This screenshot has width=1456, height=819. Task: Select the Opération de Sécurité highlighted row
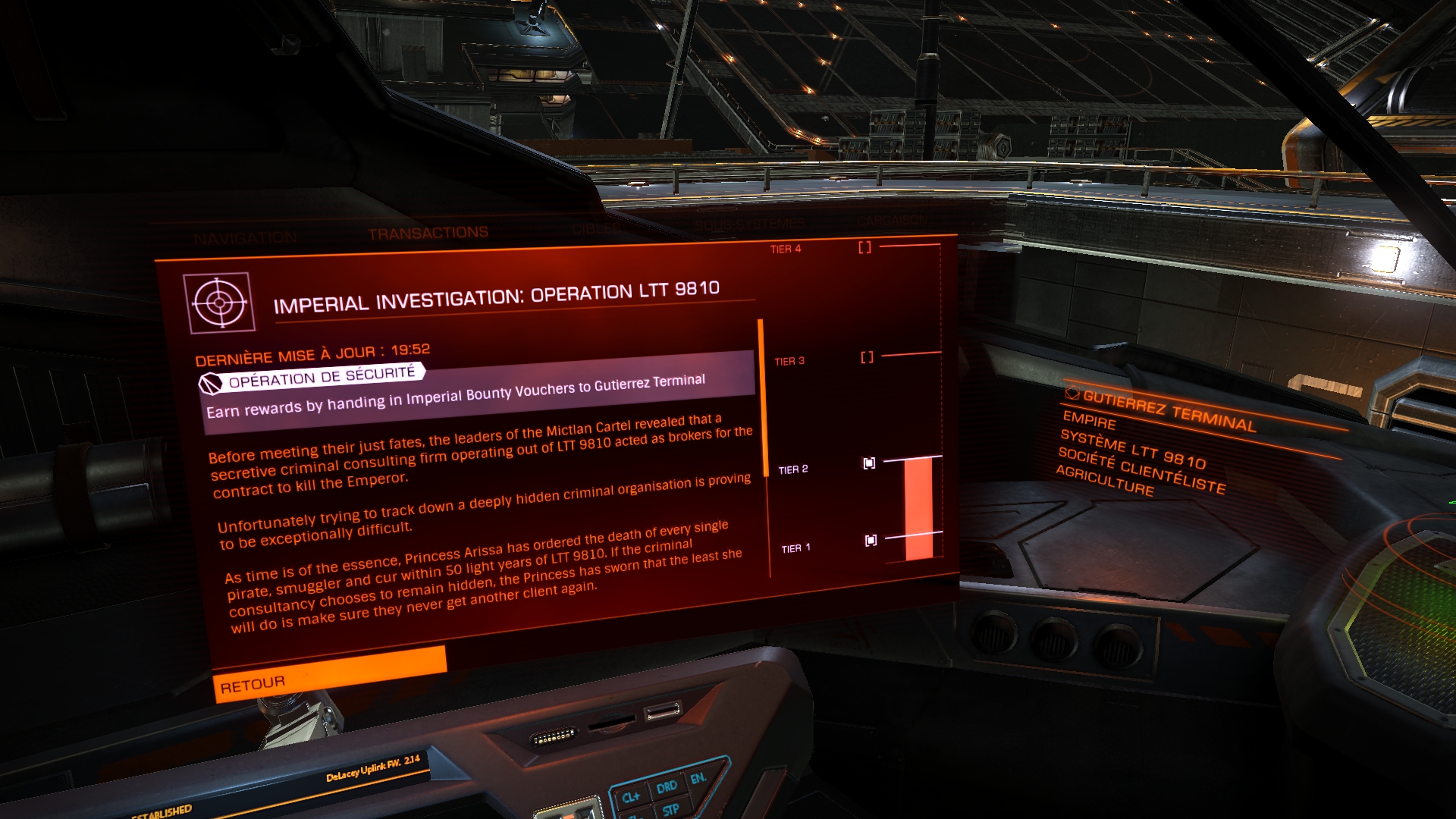[x=478, y=393]
